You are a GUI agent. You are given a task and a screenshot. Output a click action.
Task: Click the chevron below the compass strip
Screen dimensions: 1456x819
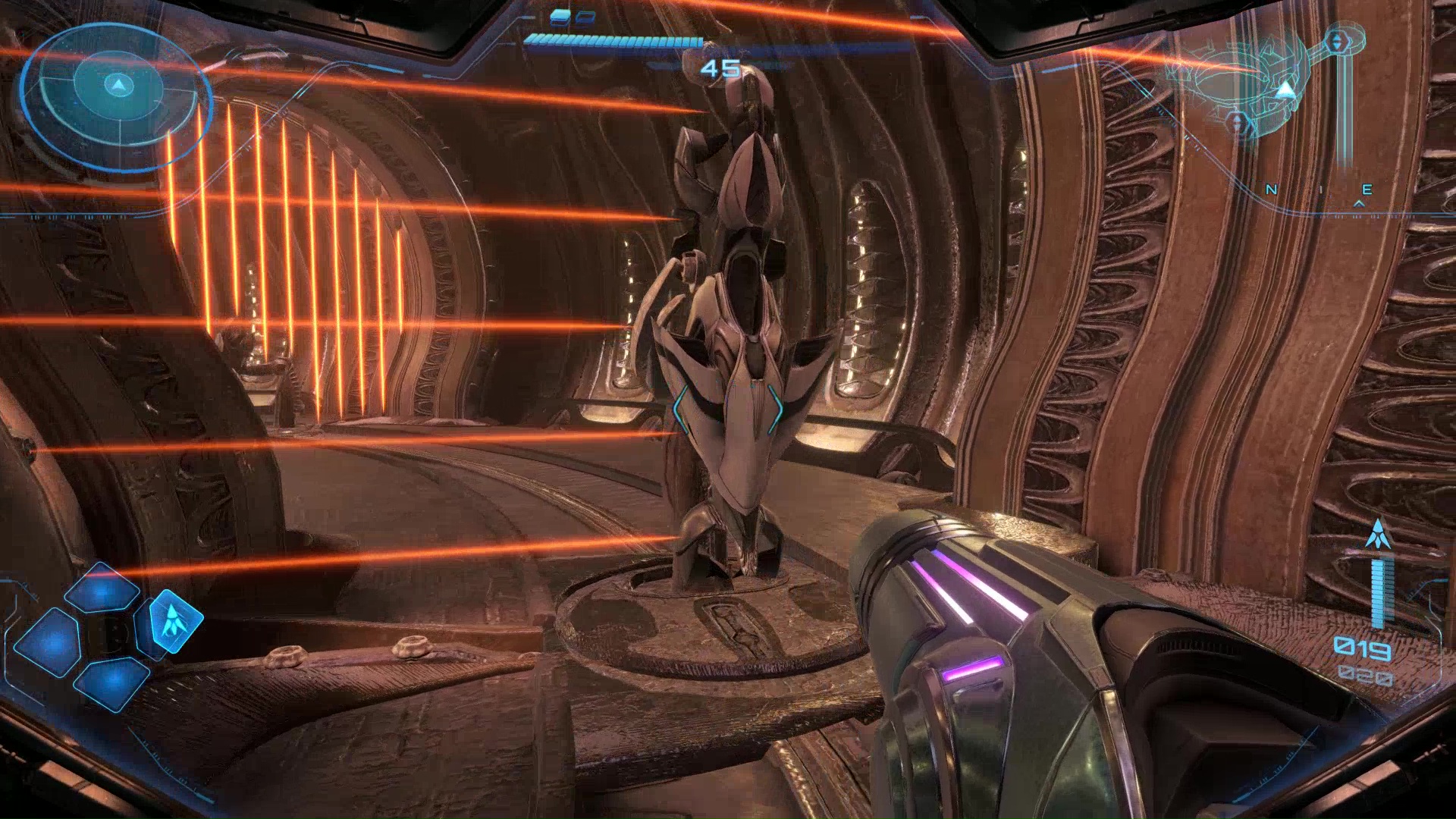tap(1358, 203)
